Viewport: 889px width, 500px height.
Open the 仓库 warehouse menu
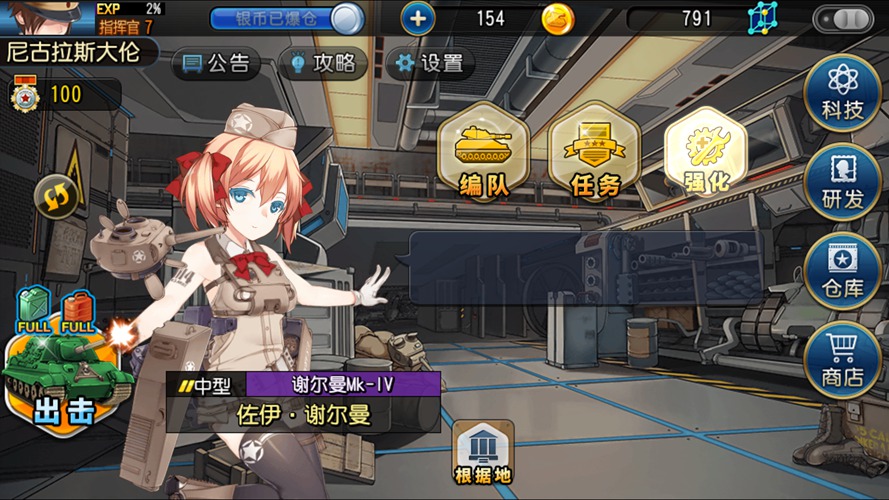[x=842, y=270]
